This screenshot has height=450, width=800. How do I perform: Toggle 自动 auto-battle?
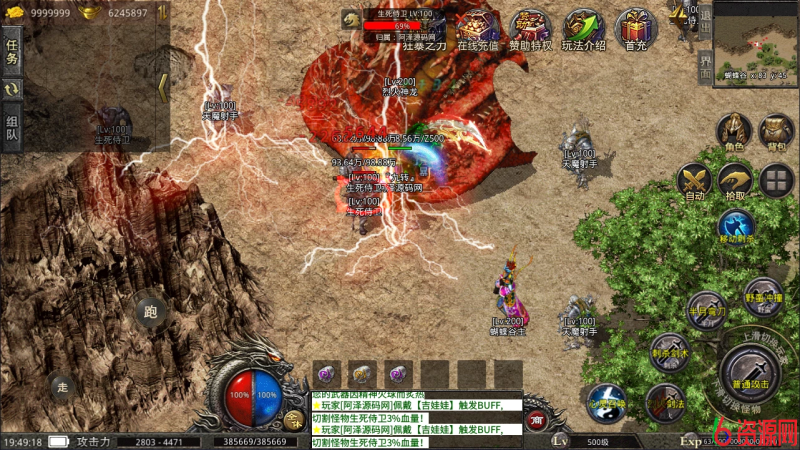coord(695,182)
